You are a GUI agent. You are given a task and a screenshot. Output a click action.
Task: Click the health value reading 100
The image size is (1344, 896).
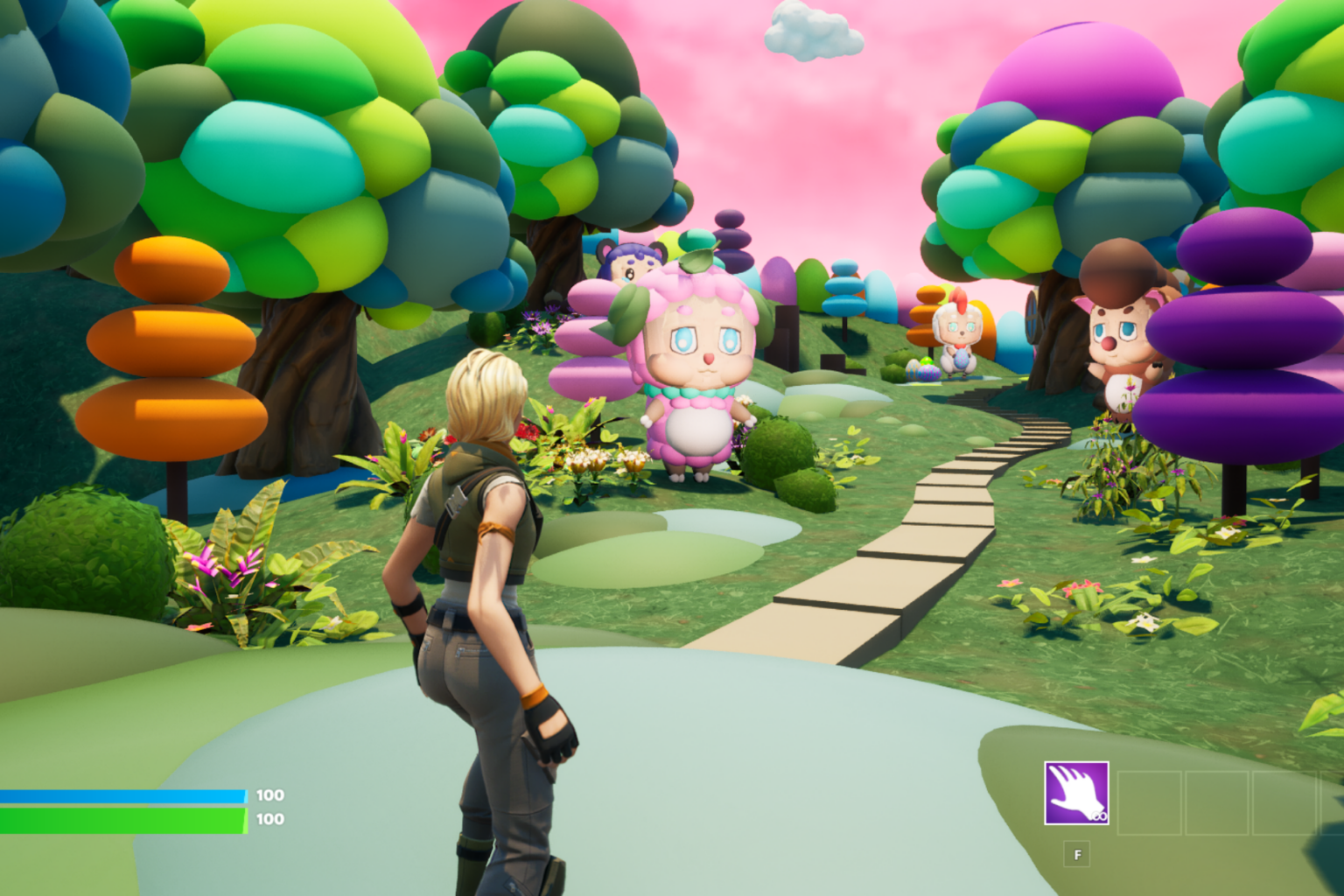(269, 820)
